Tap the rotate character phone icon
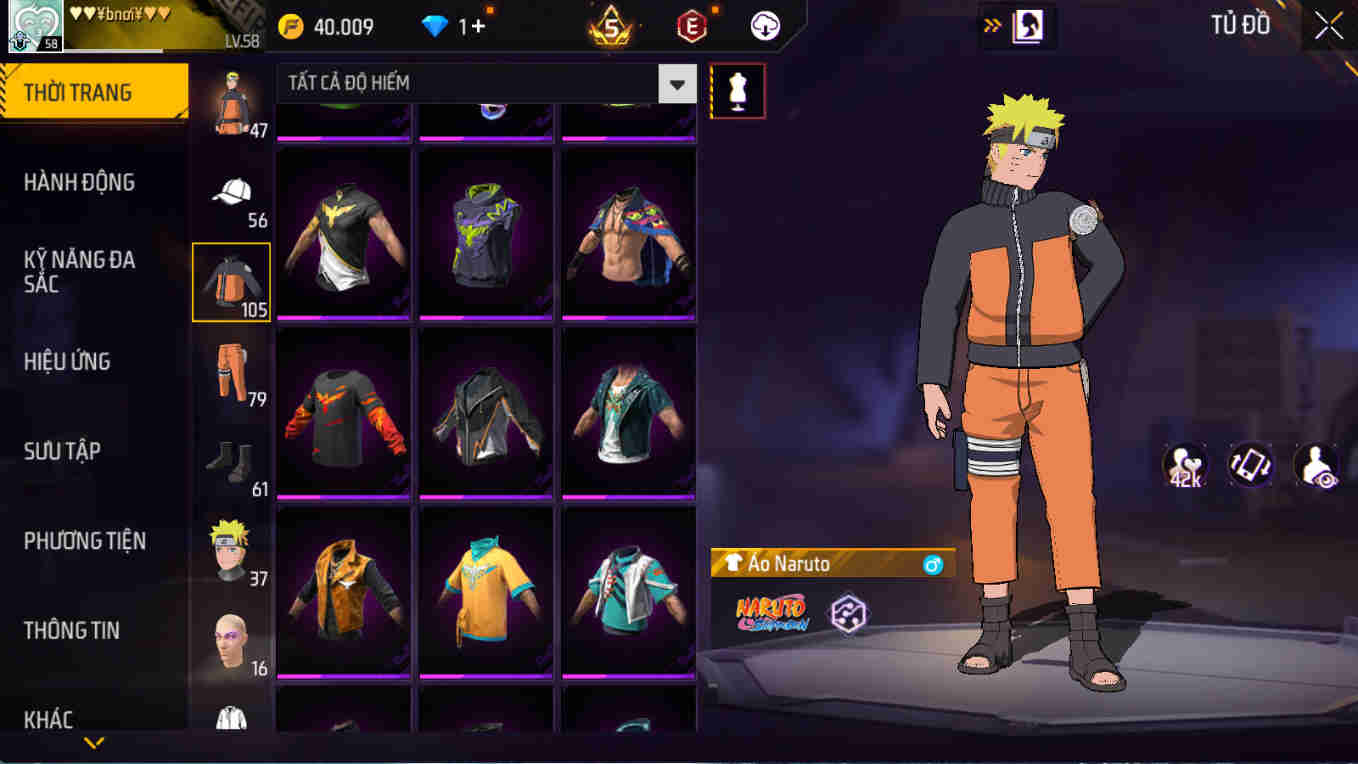The height and width of the screenshot is (764, 1358). point(1252,463)
